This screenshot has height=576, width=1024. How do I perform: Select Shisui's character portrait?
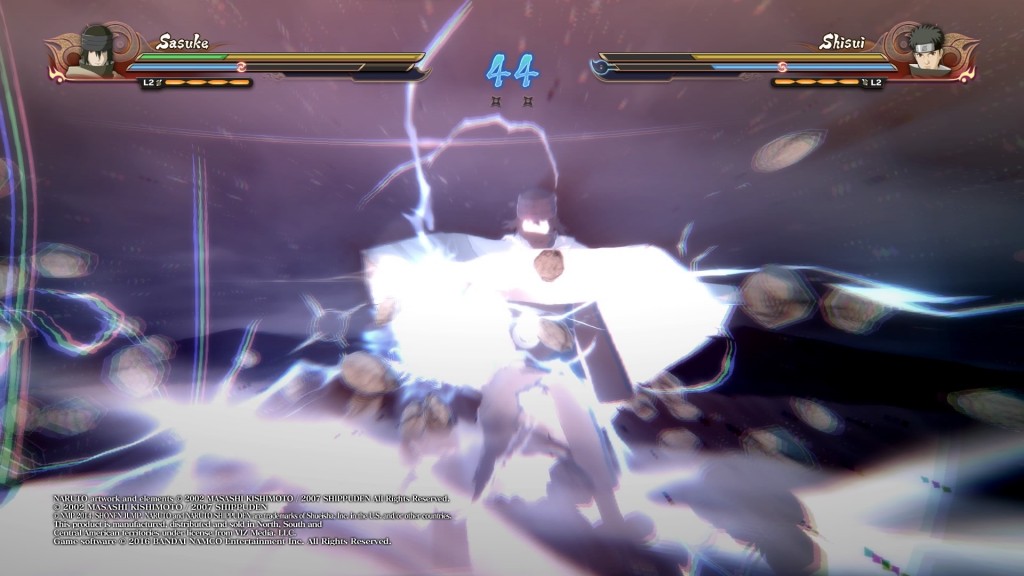coord(928,52)
